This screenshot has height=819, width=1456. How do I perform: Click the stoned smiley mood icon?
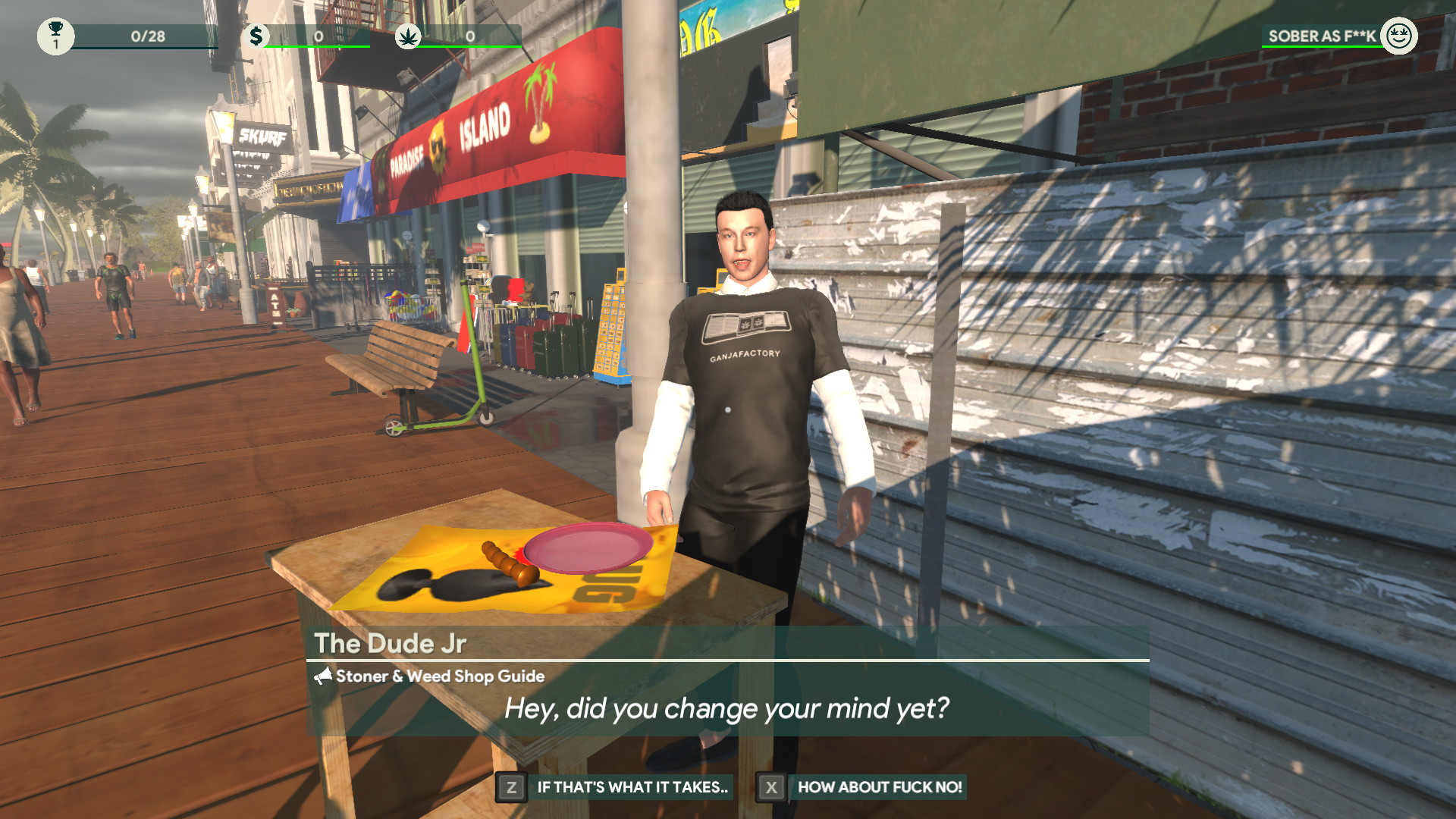(1400, 34)
